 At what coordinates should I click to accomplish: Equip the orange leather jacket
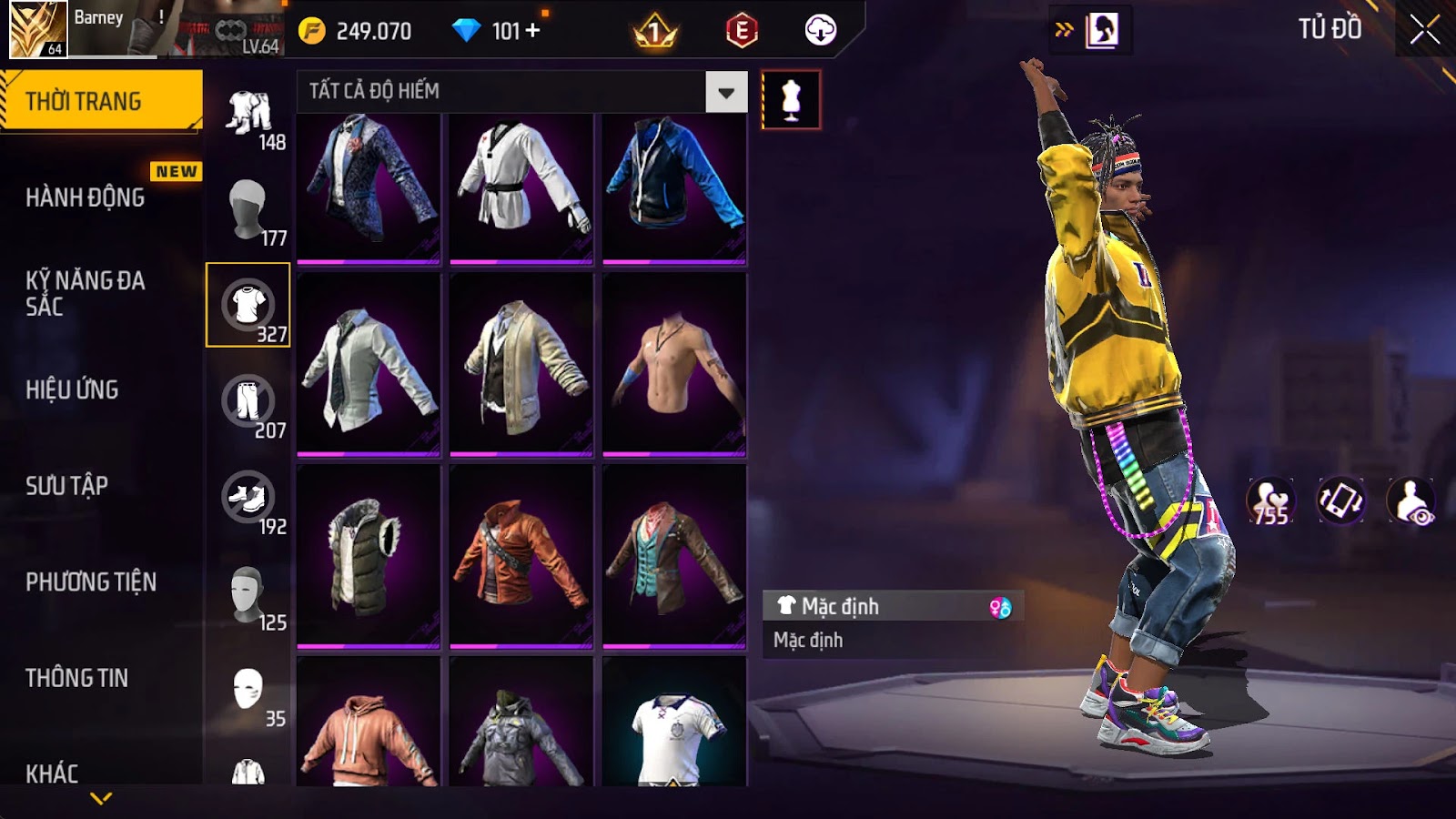click(x=521, y=555)
